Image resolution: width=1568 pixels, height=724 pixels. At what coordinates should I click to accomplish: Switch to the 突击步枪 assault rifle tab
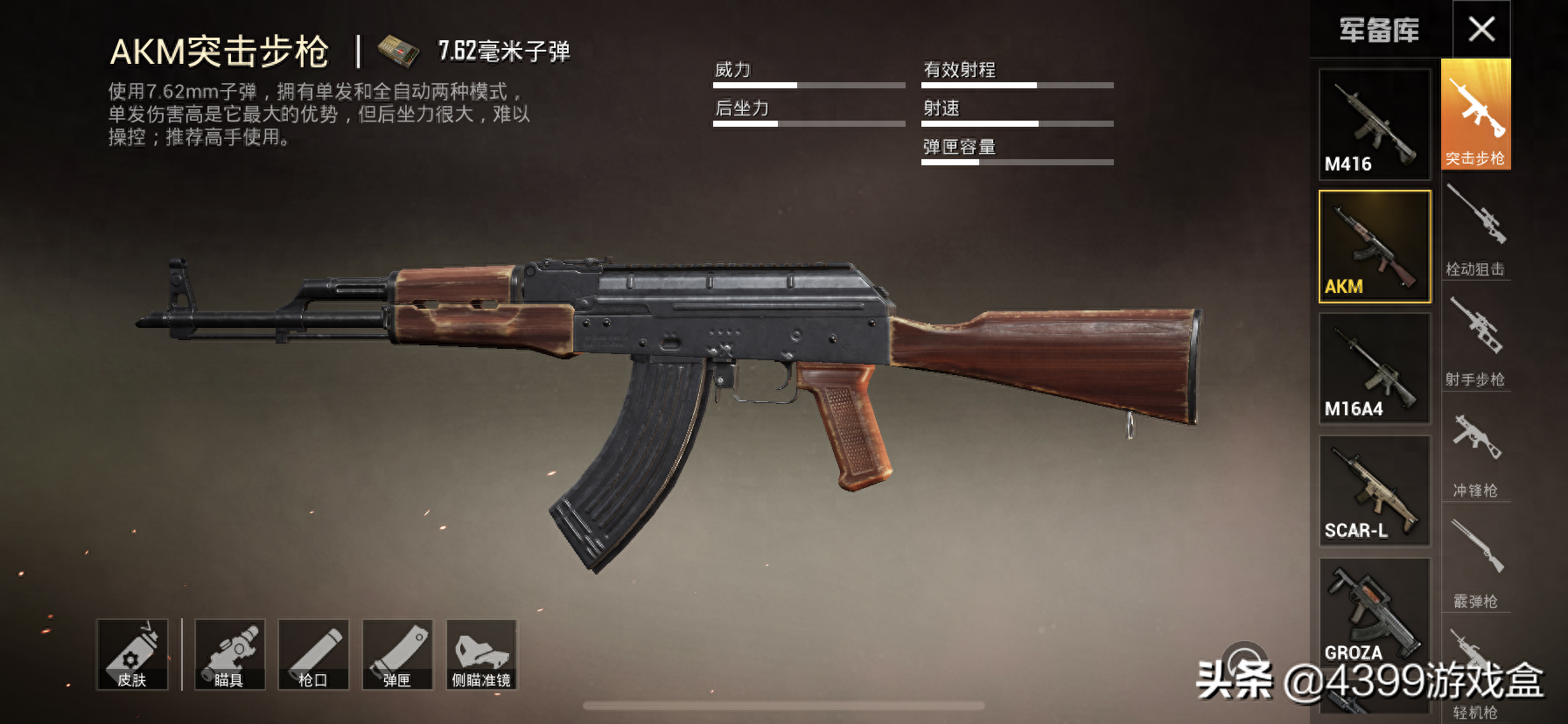click(1475, 115)
